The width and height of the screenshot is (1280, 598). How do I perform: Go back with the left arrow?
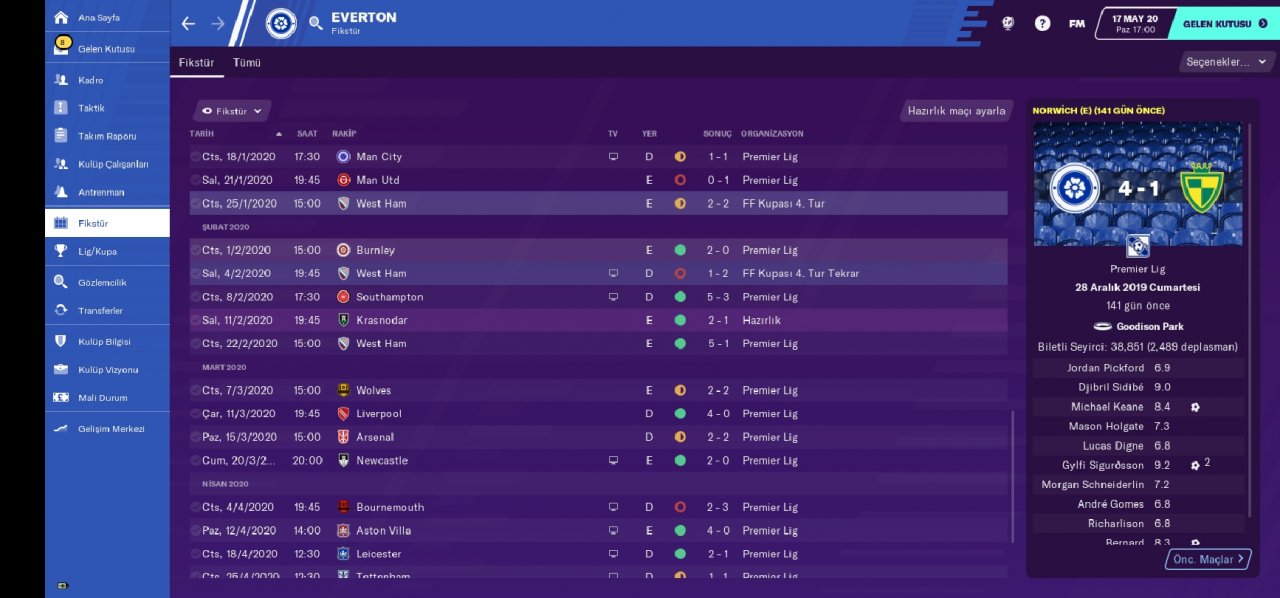coord(188,23)
